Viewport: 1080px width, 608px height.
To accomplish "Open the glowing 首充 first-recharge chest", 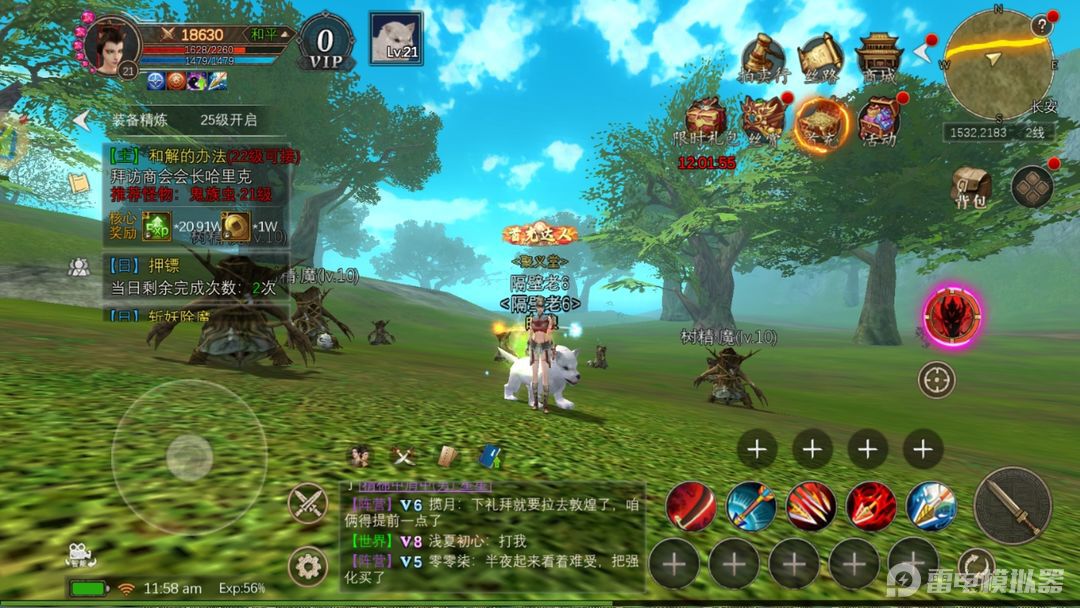I will (821, 123).
